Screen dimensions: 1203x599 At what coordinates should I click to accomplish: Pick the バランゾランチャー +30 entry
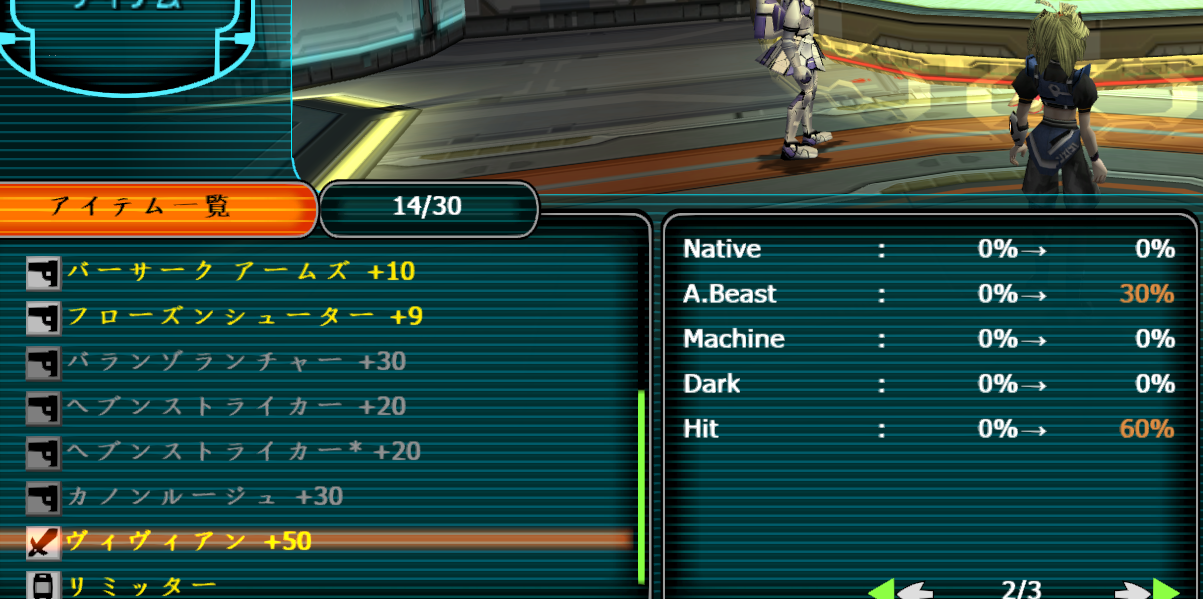pyautogui.click(x=236, y=361)
